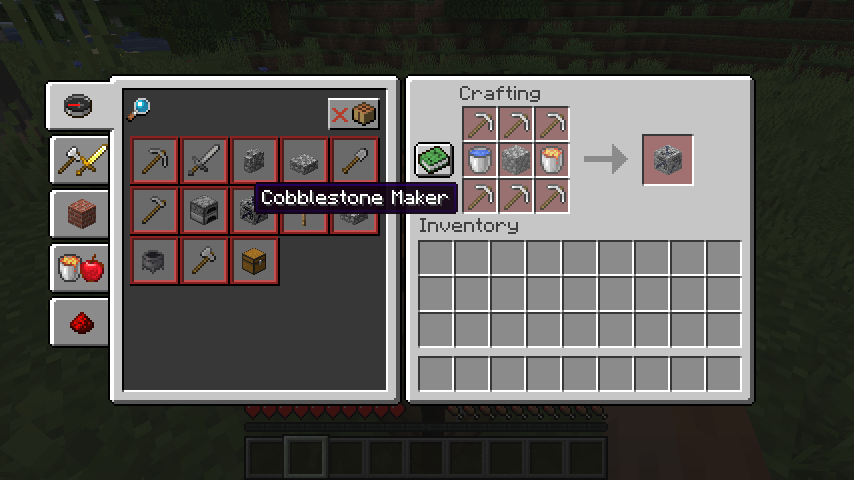
Task: Switch to the compass search-all recipe tab
Action: point(79,105)
